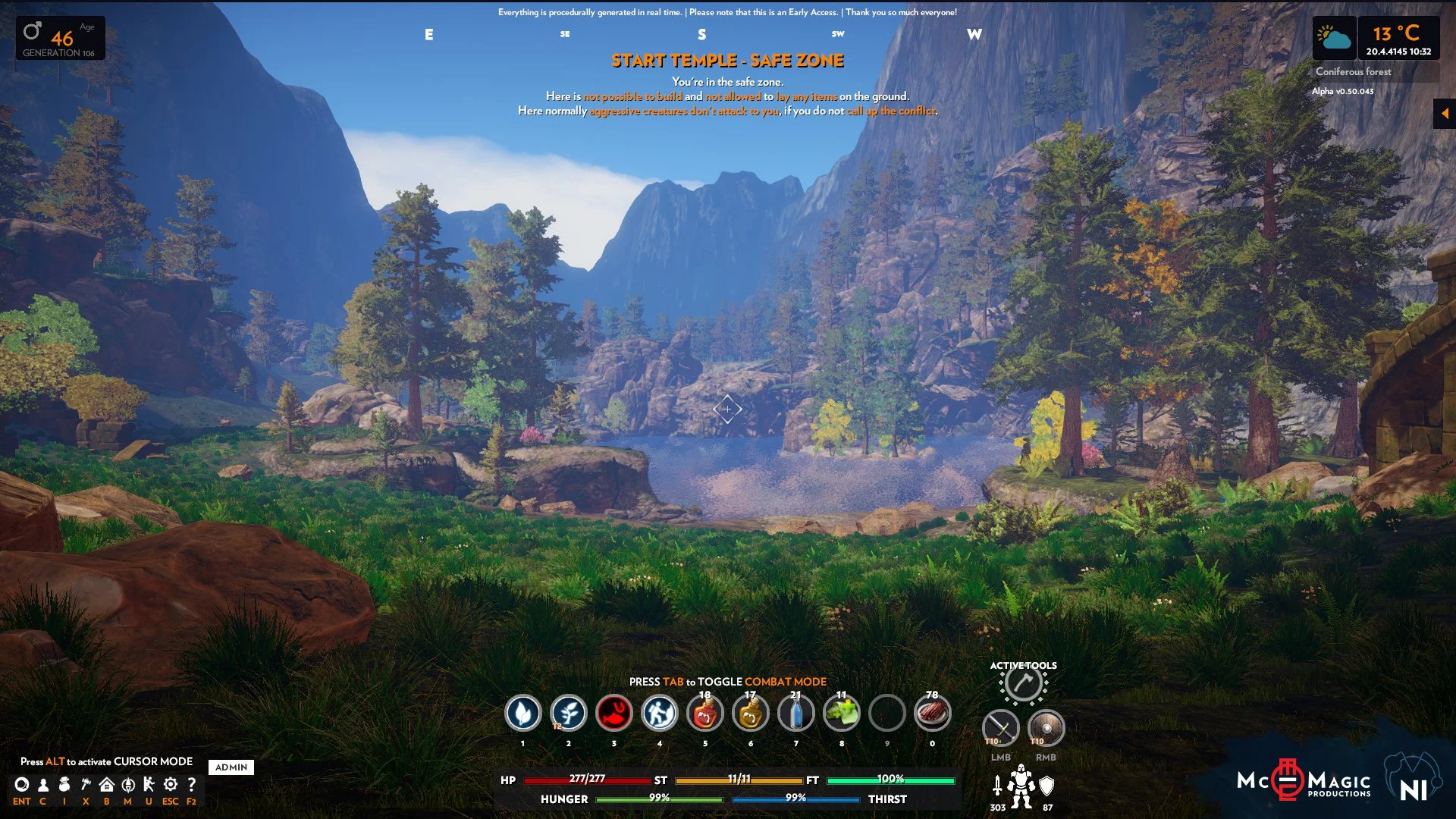Use the red potion in the hotbar
The width and height of the screenshot is (1456, 819).
(705, 714)
